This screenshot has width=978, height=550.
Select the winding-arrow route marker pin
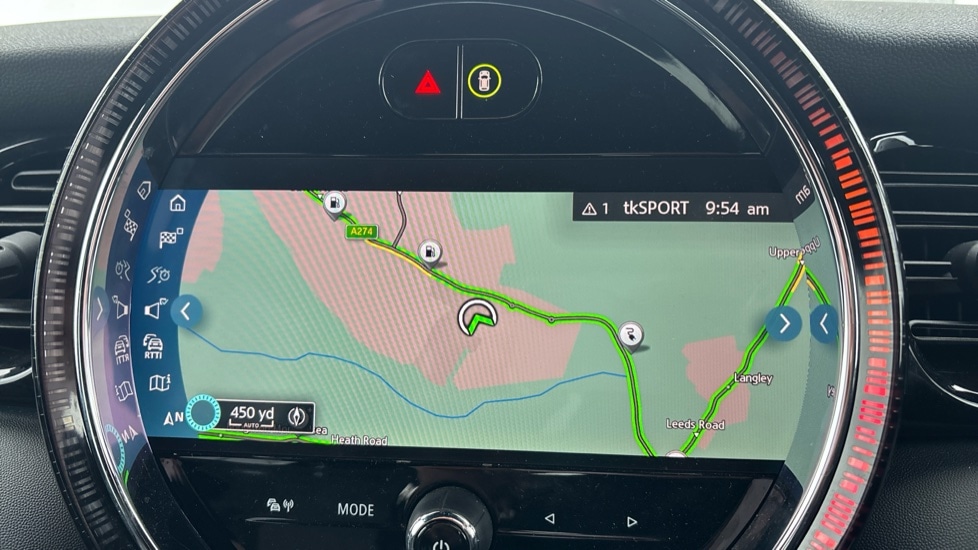click(630, 335)
